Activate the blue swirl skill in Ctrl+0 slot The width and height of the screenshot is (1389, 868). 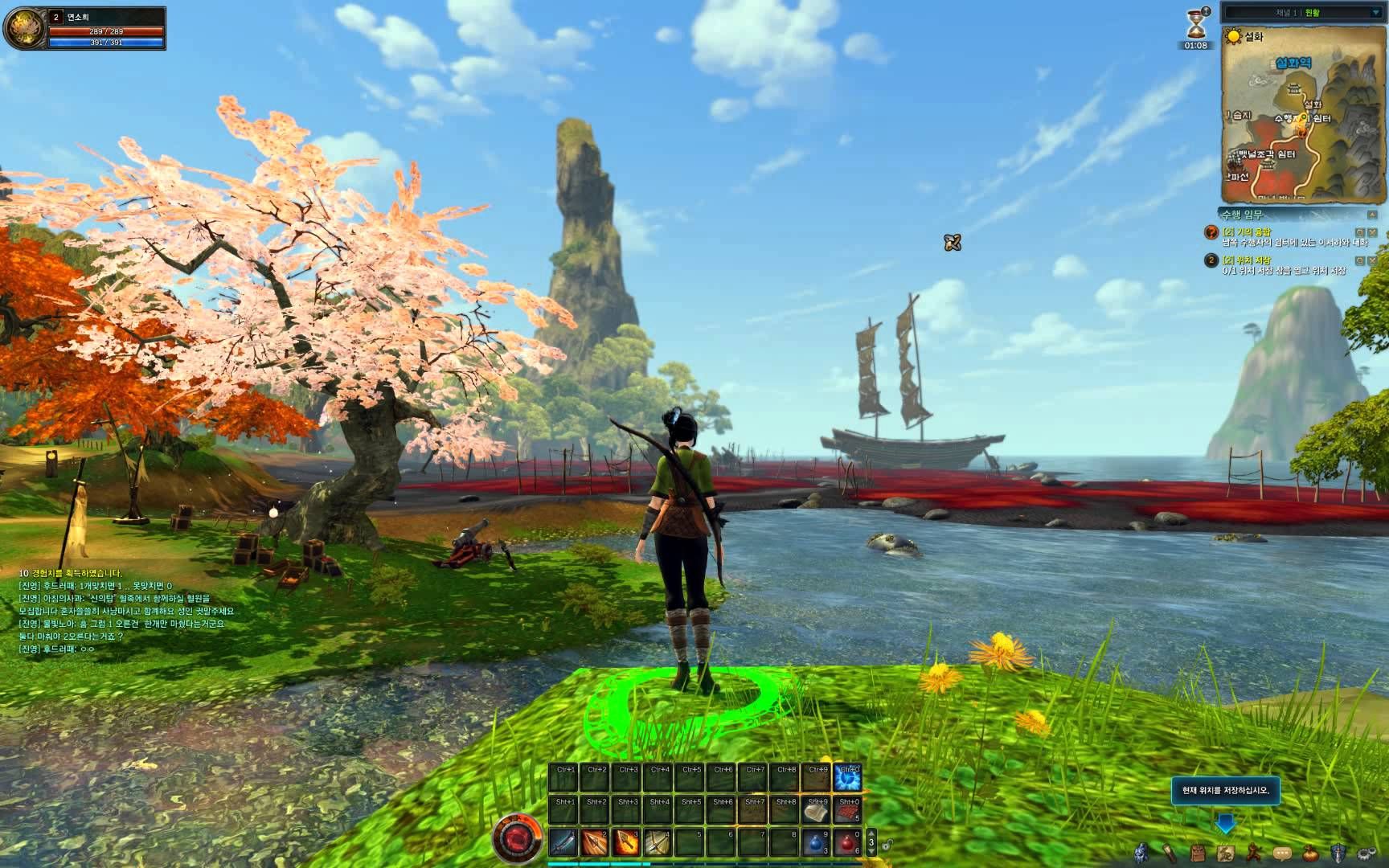847,778
